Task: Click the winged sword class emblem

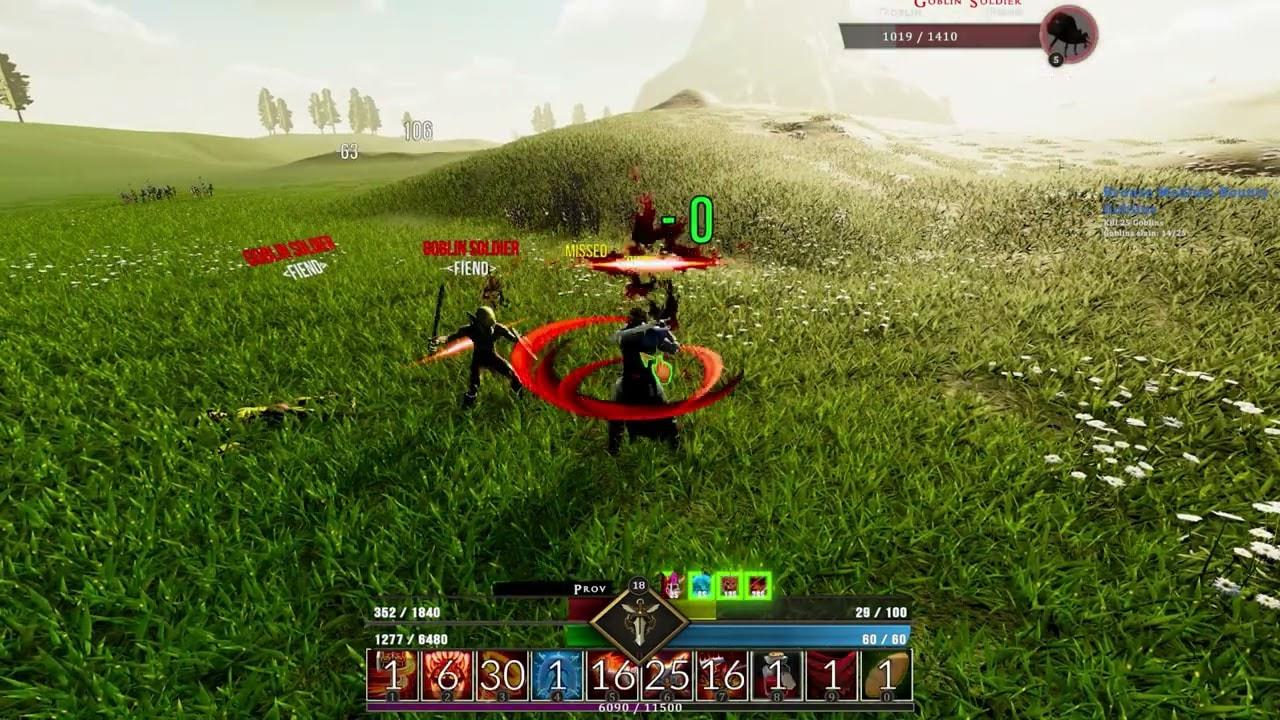Action: point(639,621)
